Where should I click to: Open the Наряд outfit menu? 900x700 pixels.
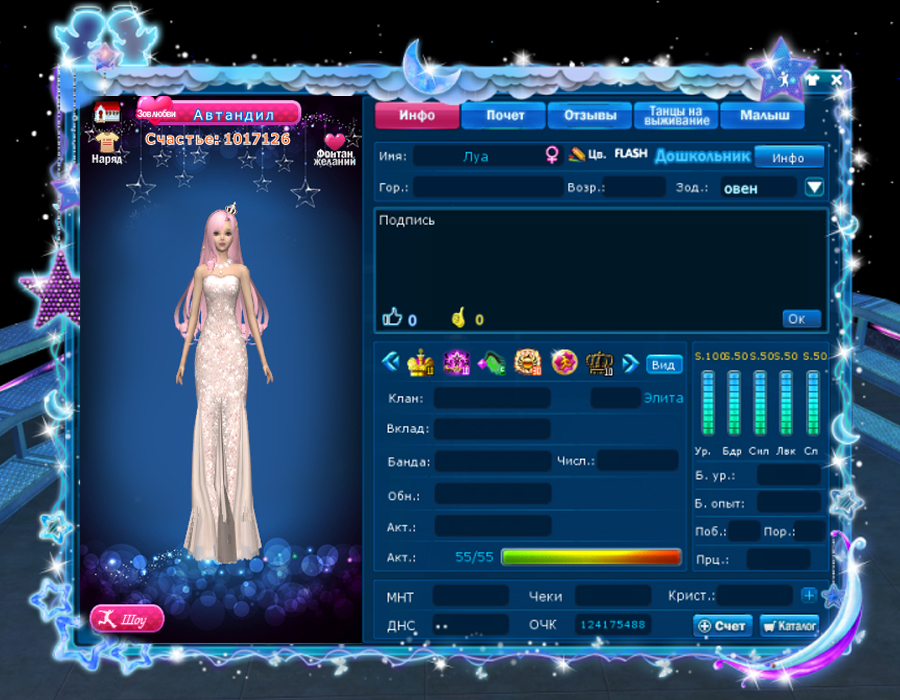[x=107, y=147]
